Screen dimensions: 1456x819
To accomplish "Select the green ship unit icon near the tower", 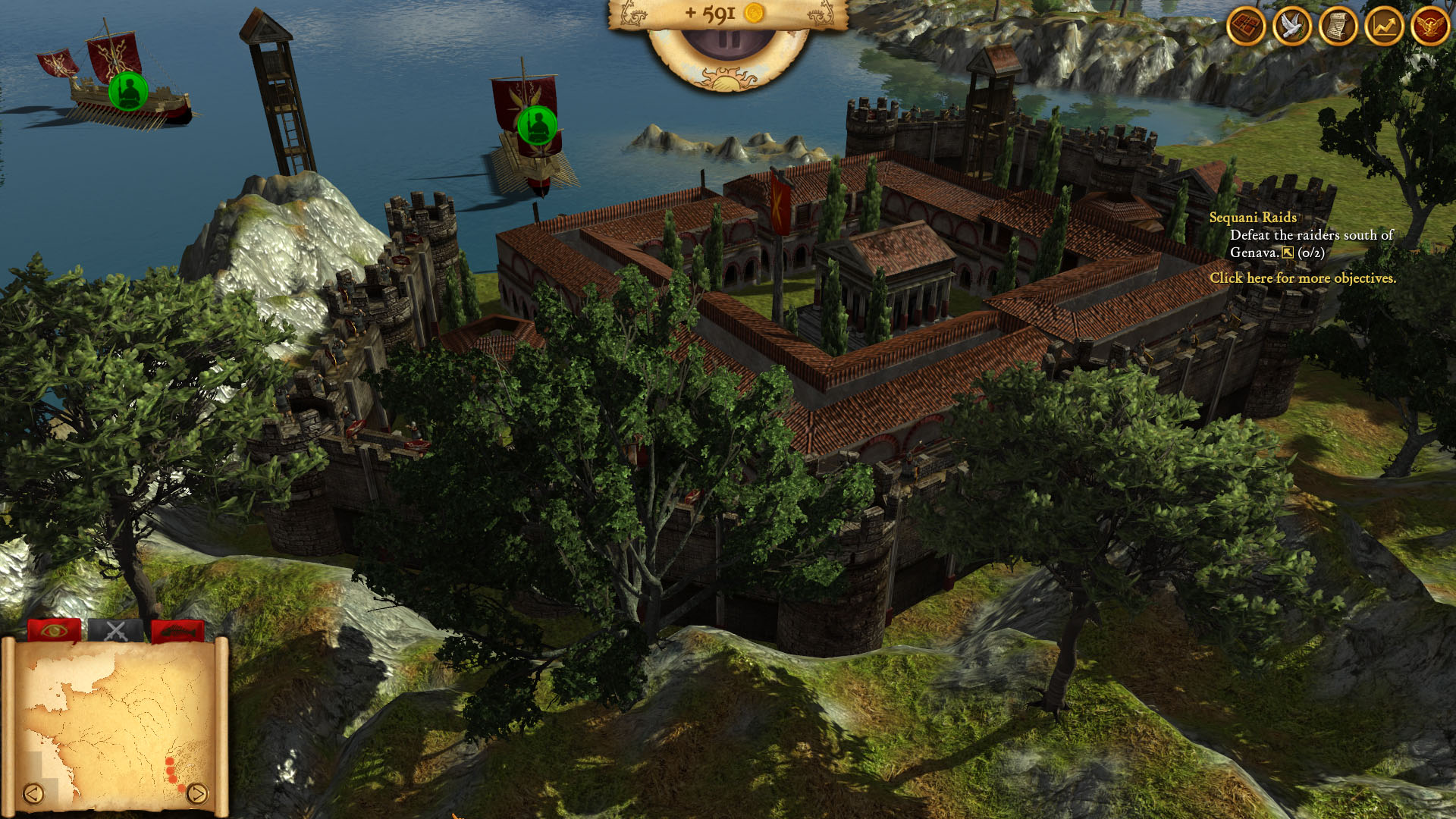I will click(x=536, y=125).
